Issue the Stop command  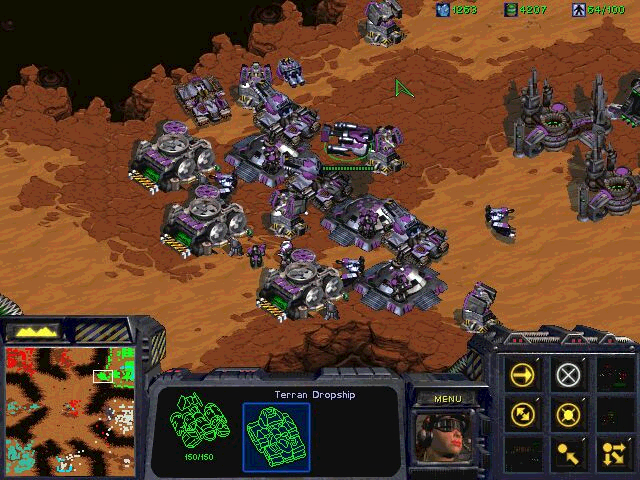(x=569, y=375)
